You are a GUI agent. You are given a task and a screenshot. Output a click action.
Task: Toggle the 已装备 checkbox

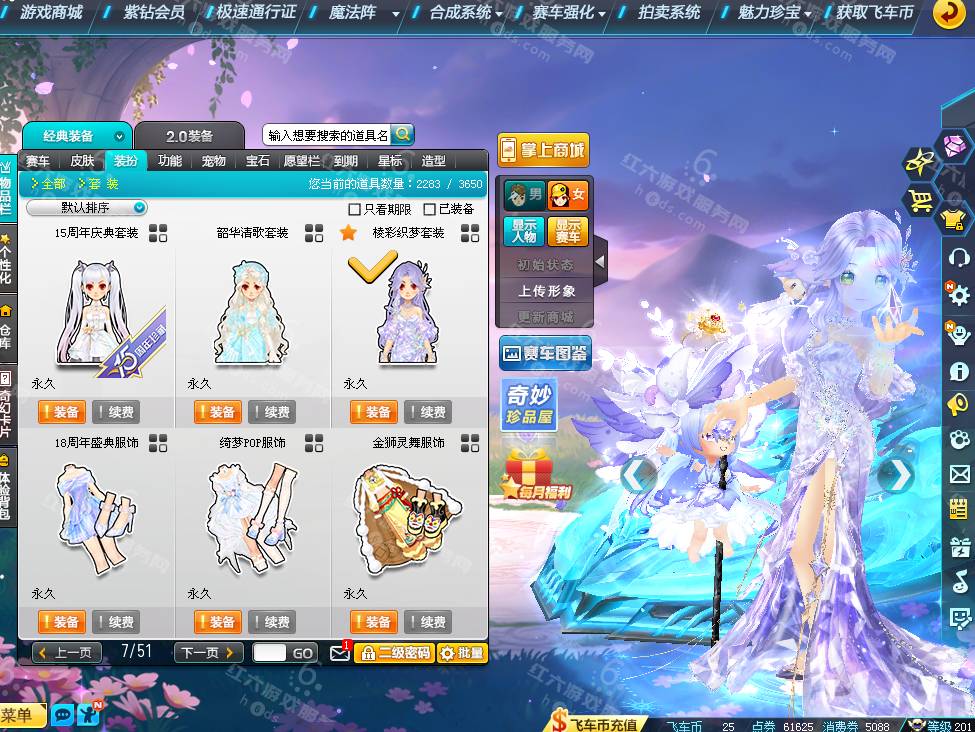point(430,209)
